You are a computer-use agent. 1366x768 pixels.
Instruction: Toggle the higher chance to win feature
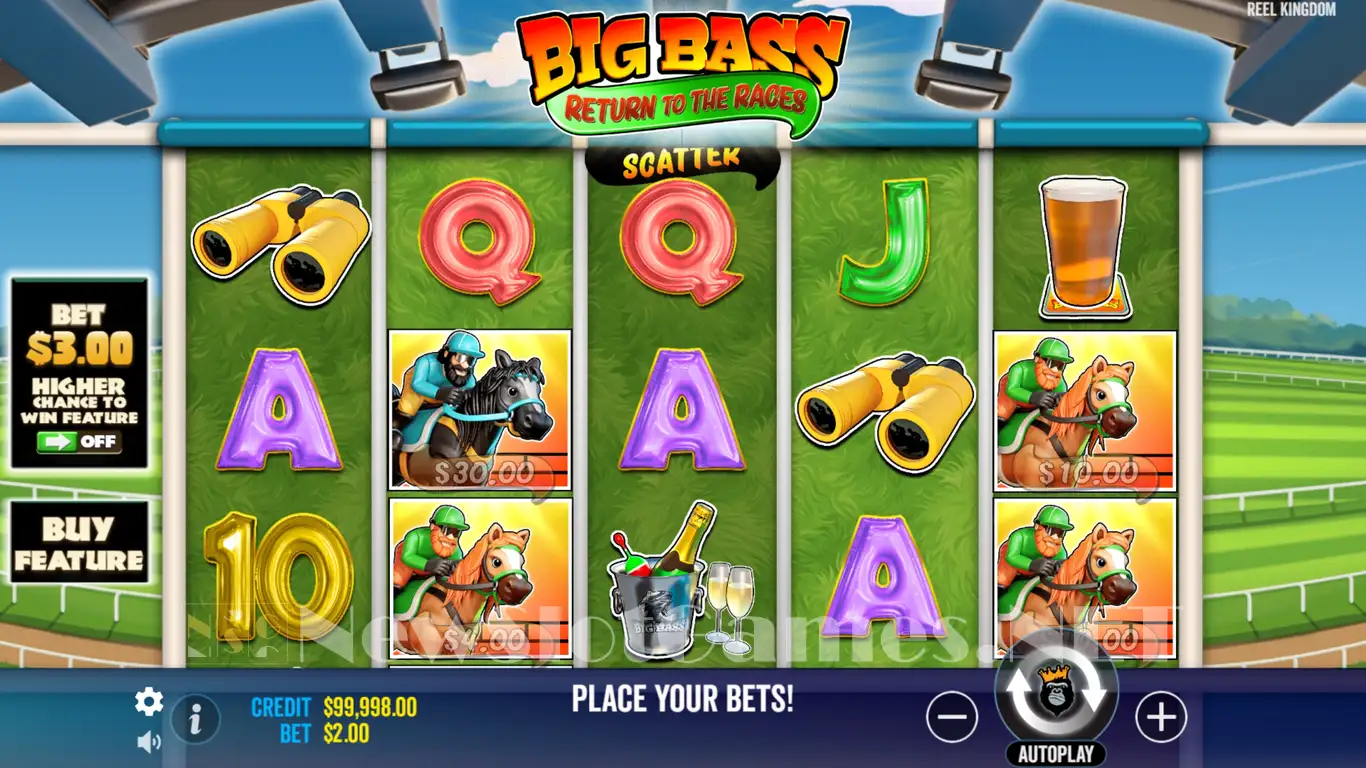79,442
